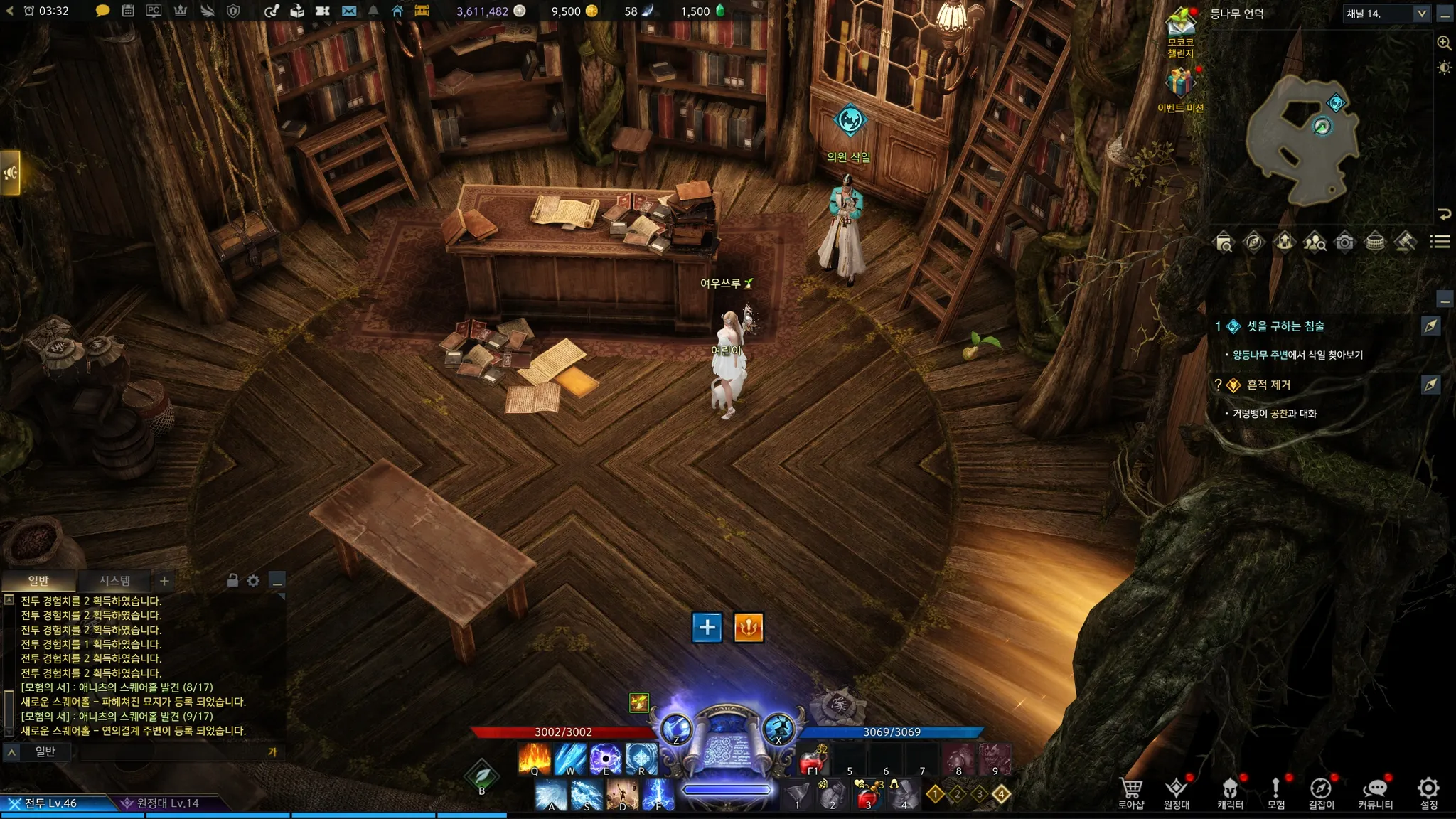Open the 원정대 expedition menu
The width and height of the screenshot is (1456, 819).
coord(1177,793)
